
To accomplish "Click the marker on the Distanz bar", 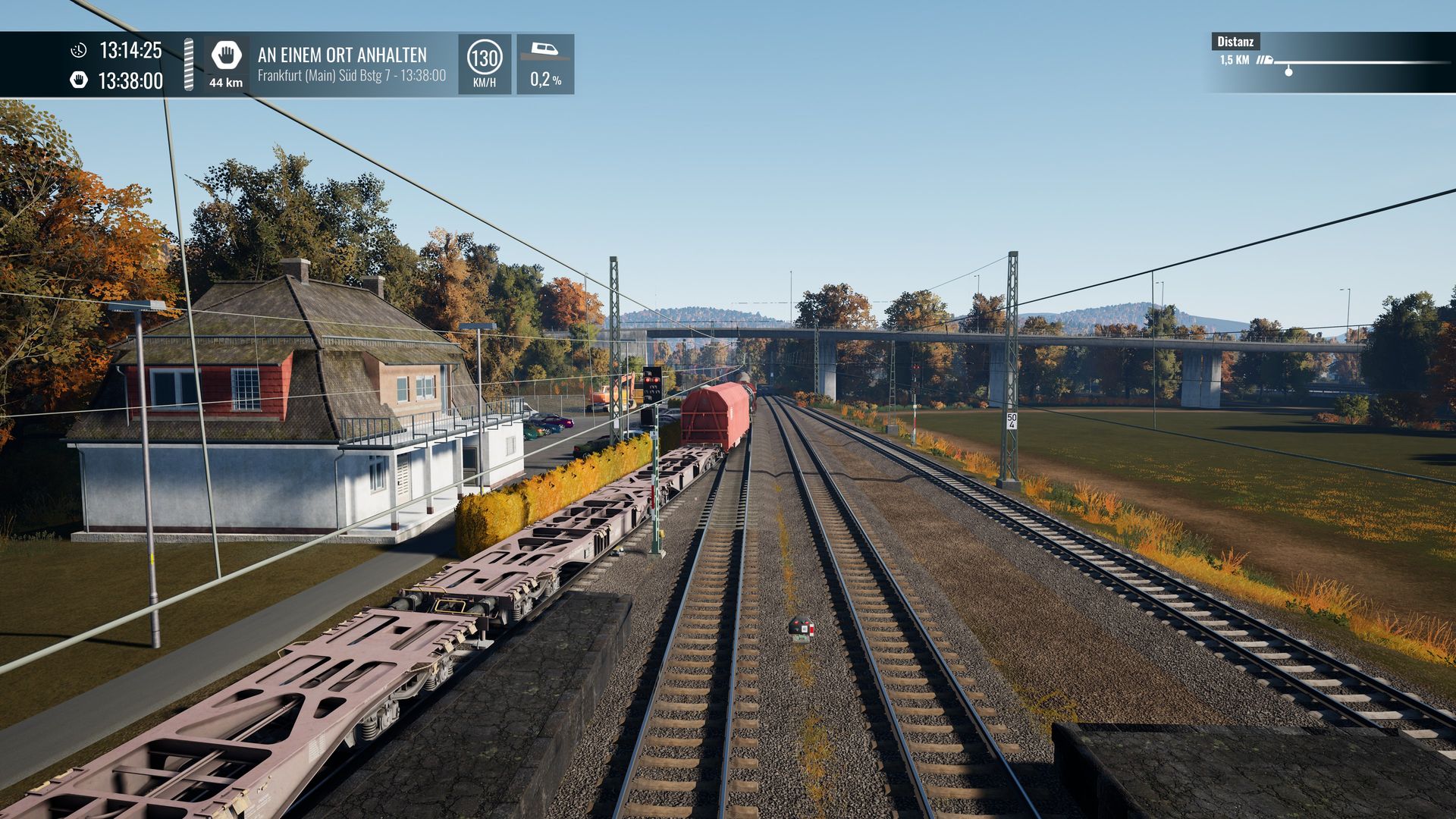I will point(1288,71).
